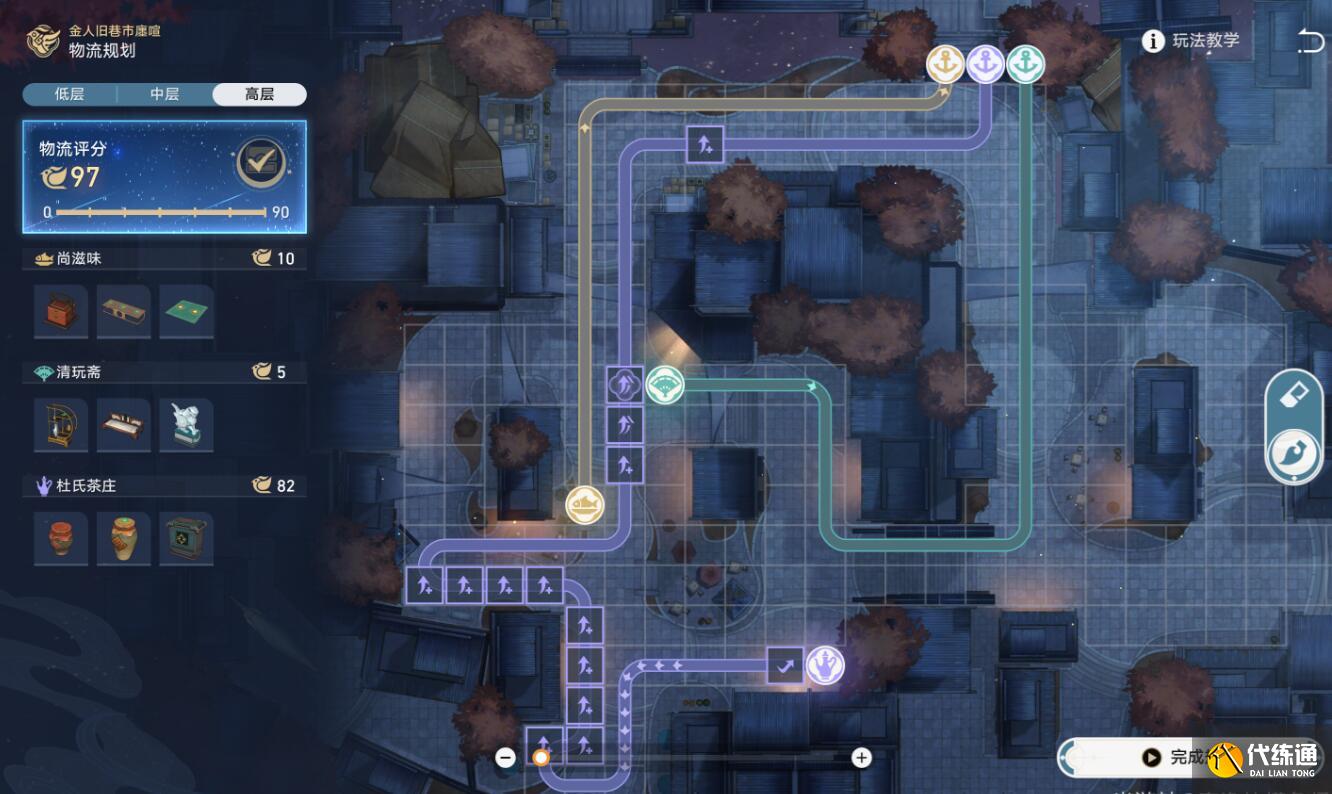Click the checkmark badge on the 物流评分 panel
The width and height of the screenshot is (1332, 794).
[262, 163]
